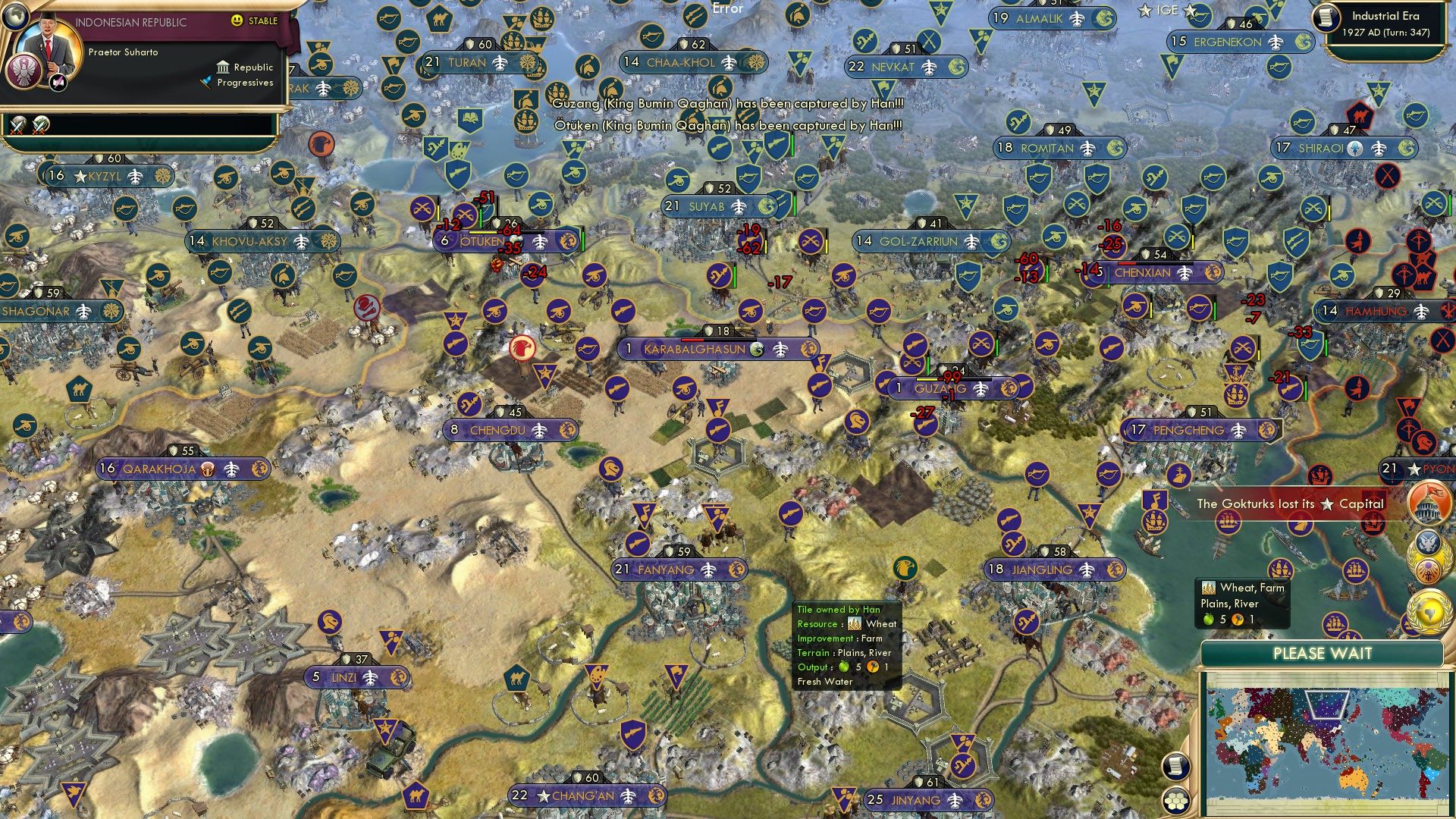Click the globe icon above the leader portrait

(15, 17)
